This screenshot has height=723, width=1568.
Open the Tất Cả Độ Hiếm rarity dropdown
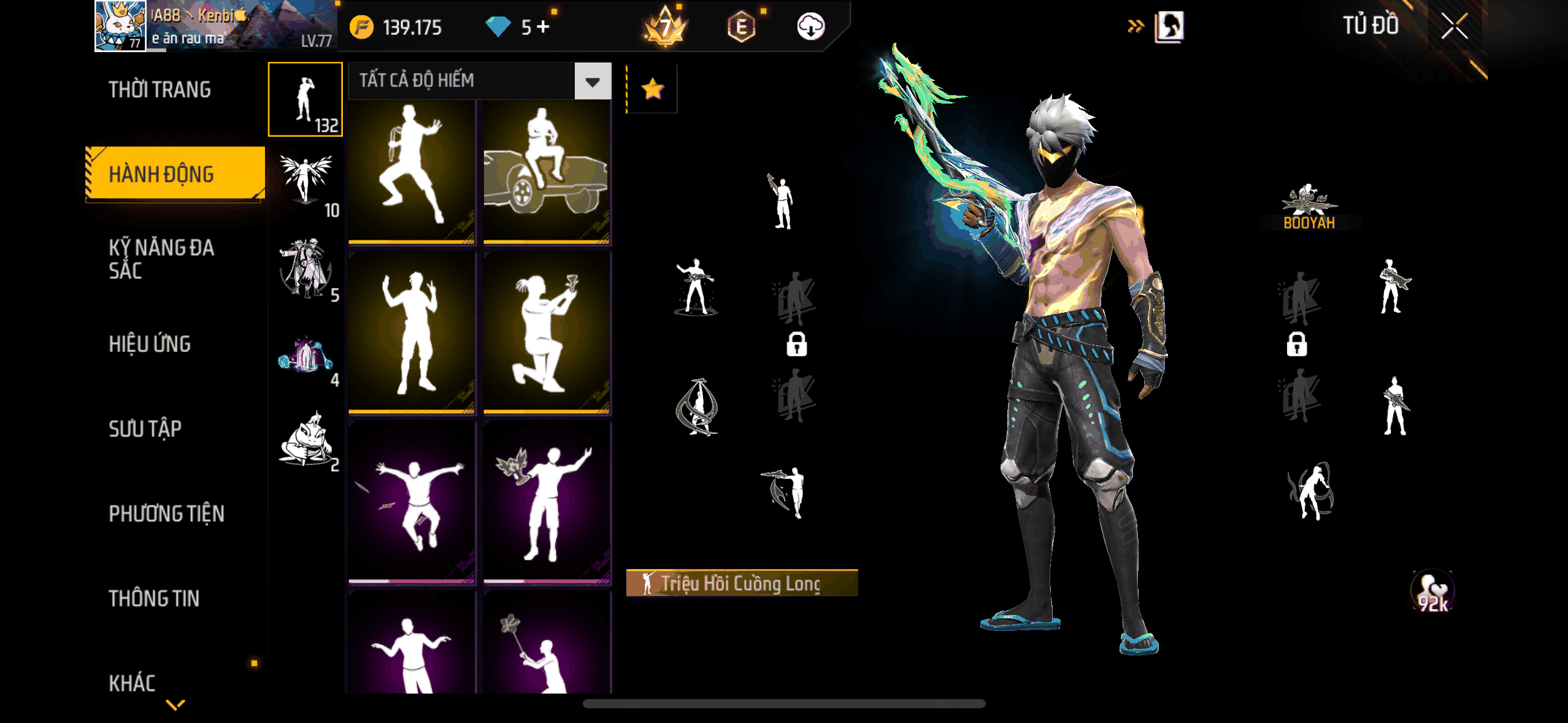[592, 82]
